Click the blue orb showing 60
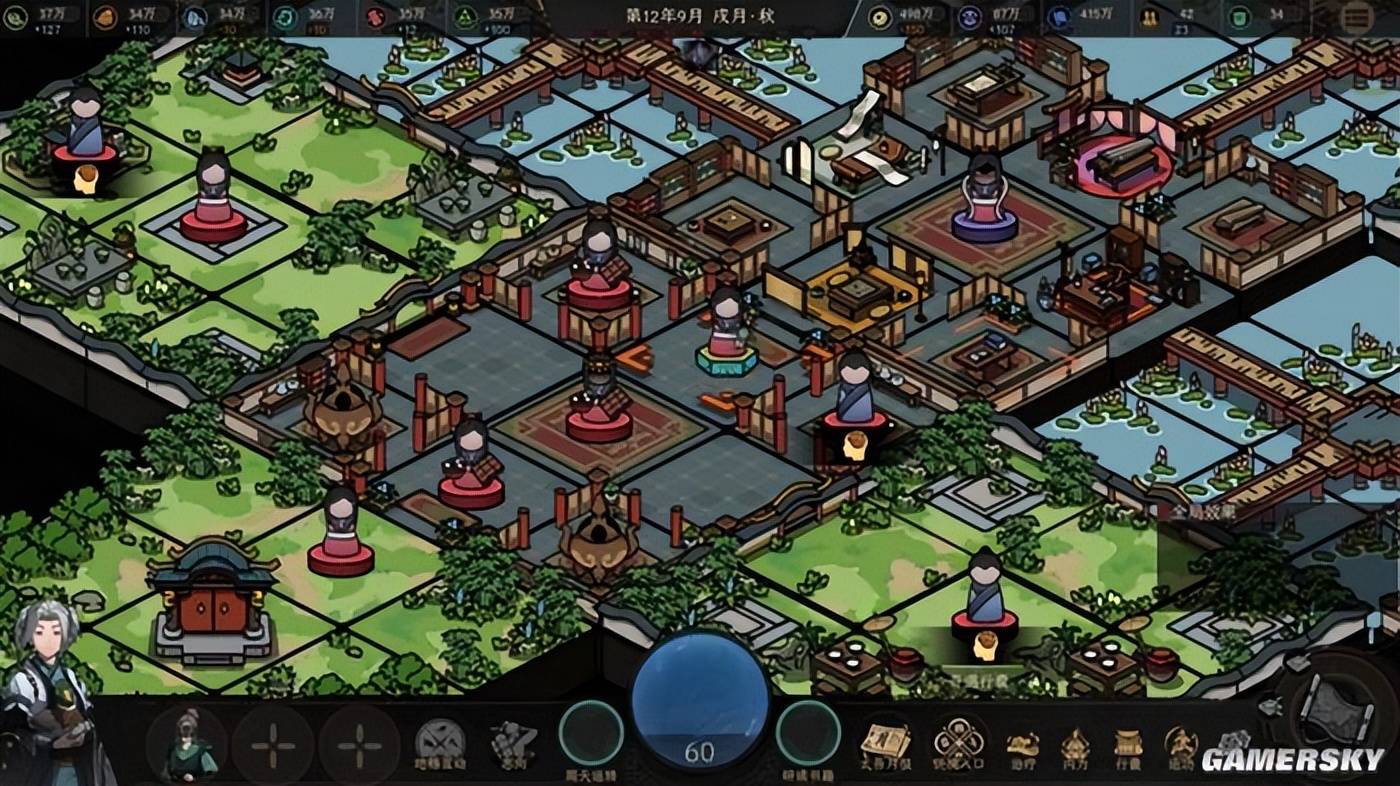This screenshot has width=1400, height=786. tap(699, 700)
